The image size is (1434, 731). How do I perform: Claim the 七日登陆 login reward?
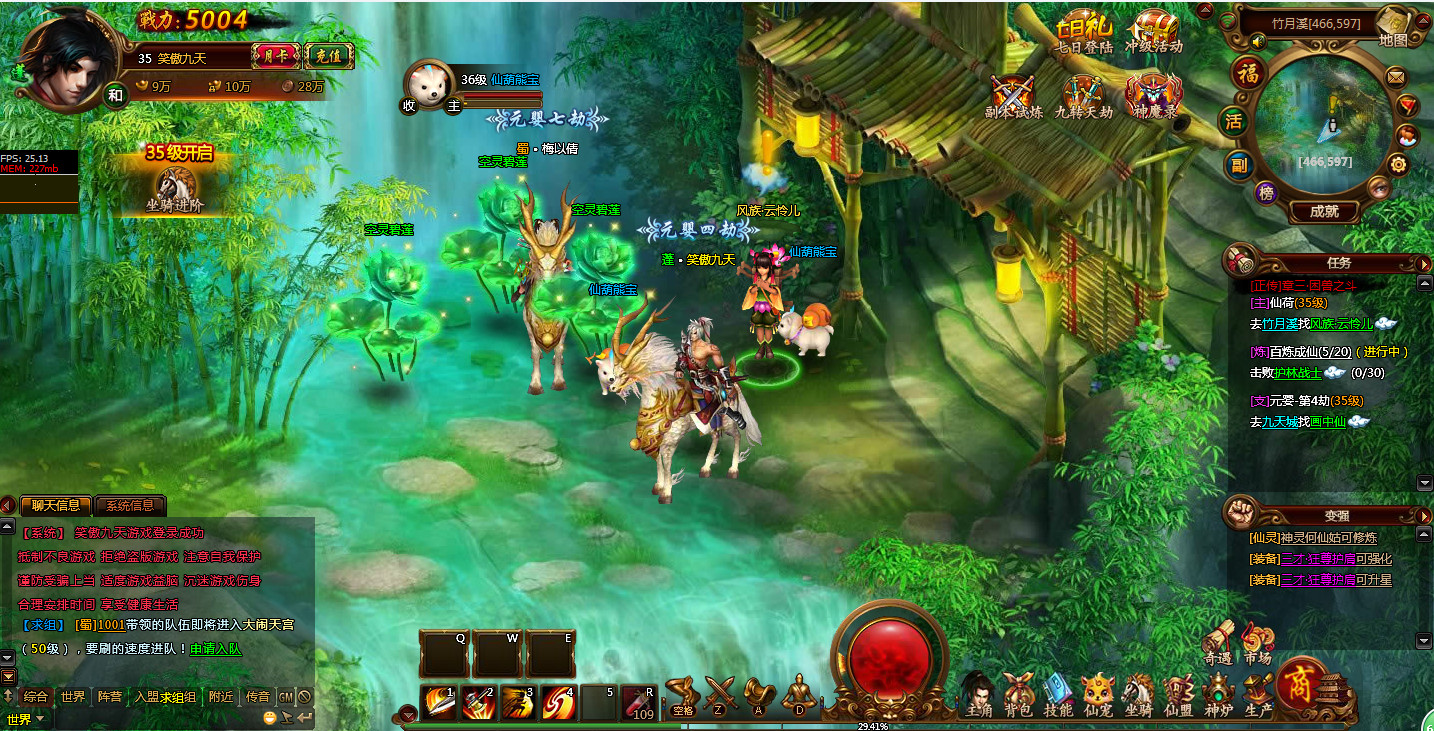[1084, 32]
